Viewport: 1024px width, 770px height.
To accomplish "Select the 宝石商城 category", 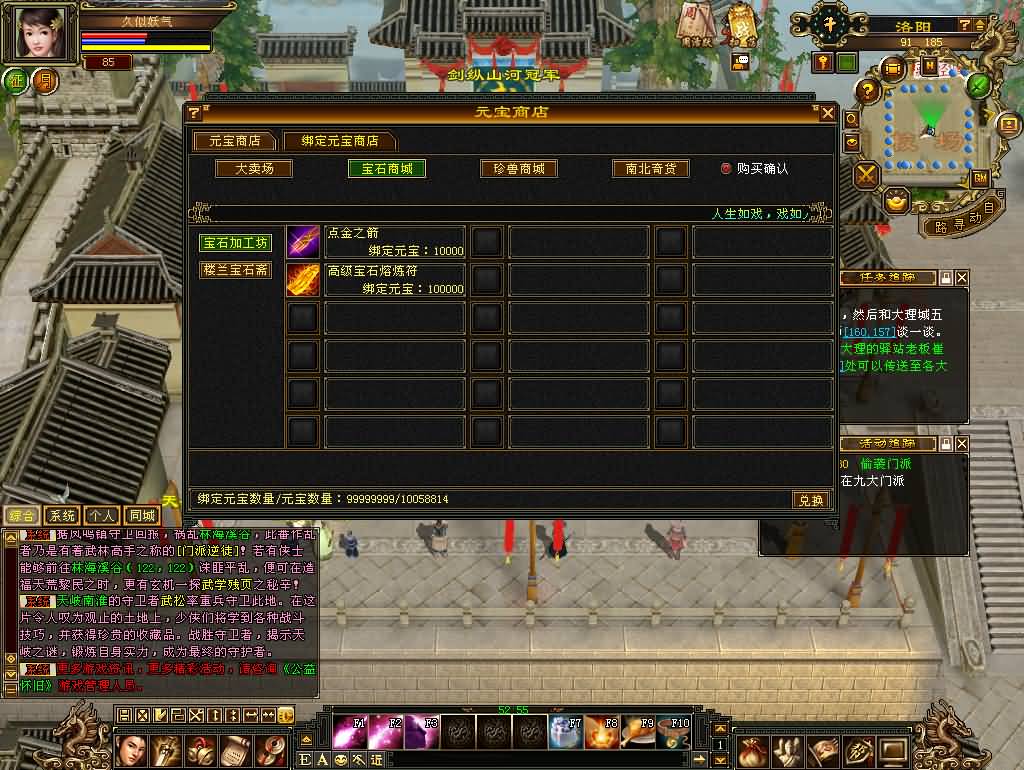I will (386, 169).
